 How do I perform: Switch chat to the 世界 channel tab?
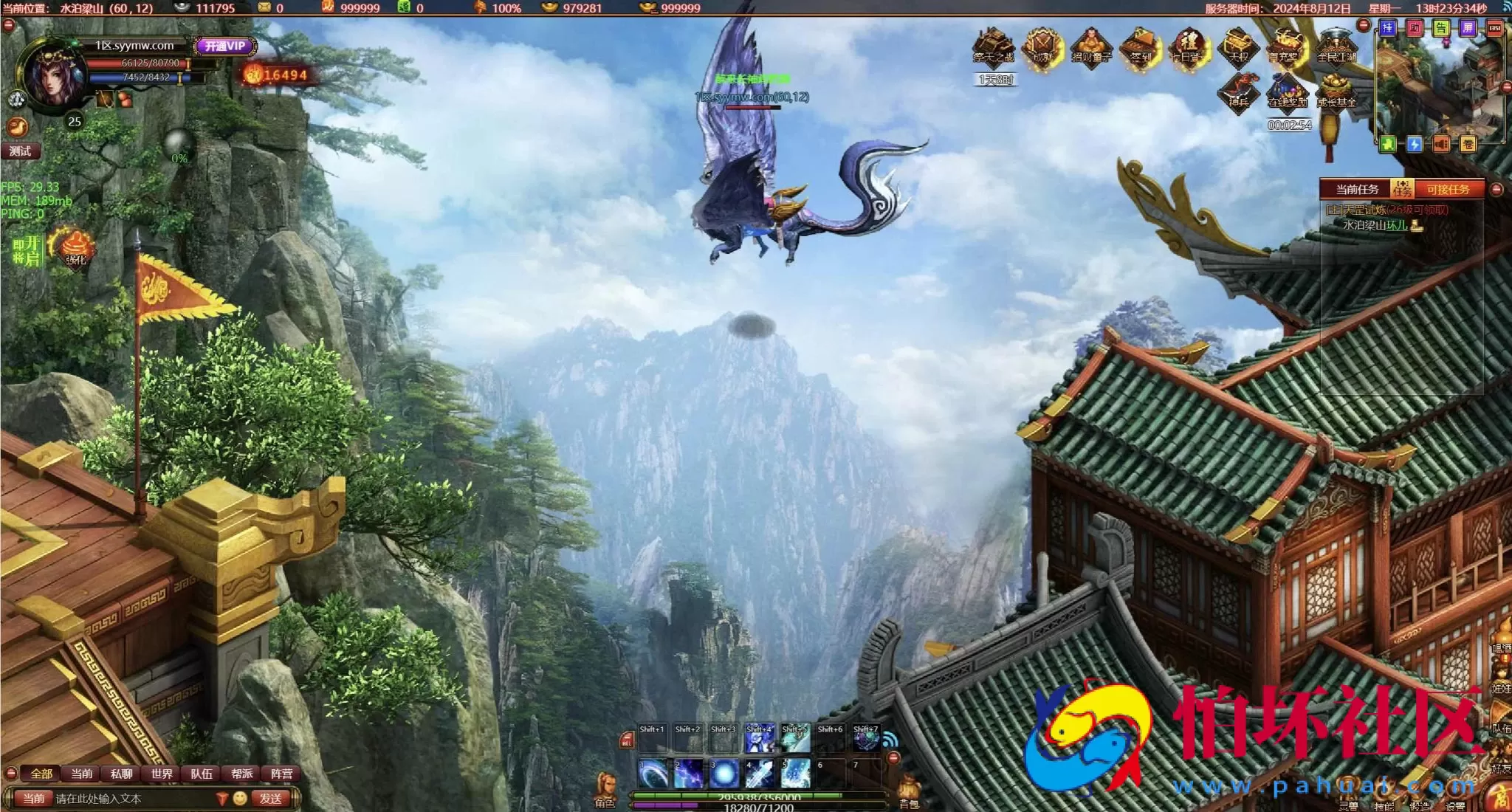tap(162, 774)
